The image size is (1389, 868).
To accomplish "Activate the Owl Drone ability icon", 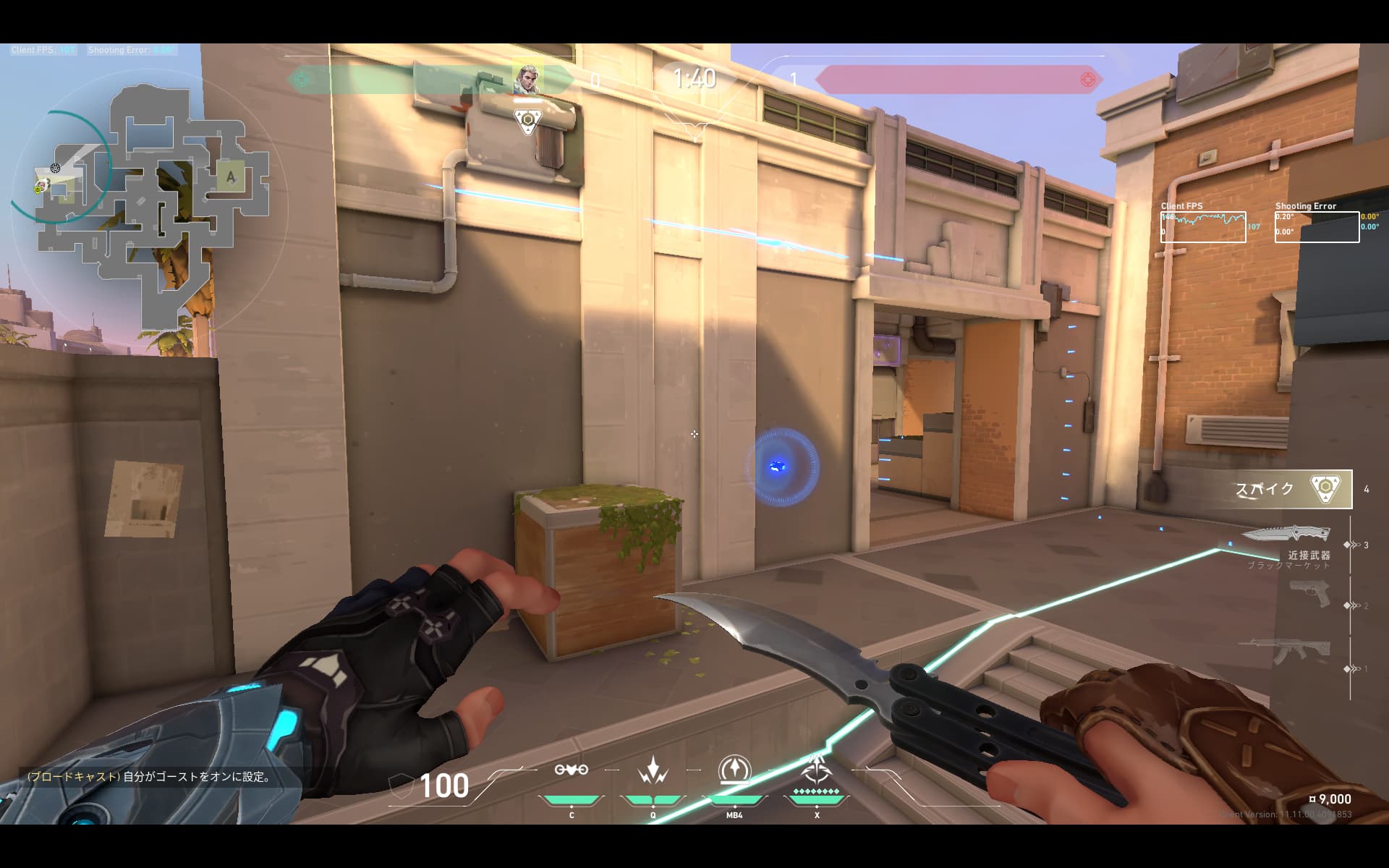I will (571, 770).
